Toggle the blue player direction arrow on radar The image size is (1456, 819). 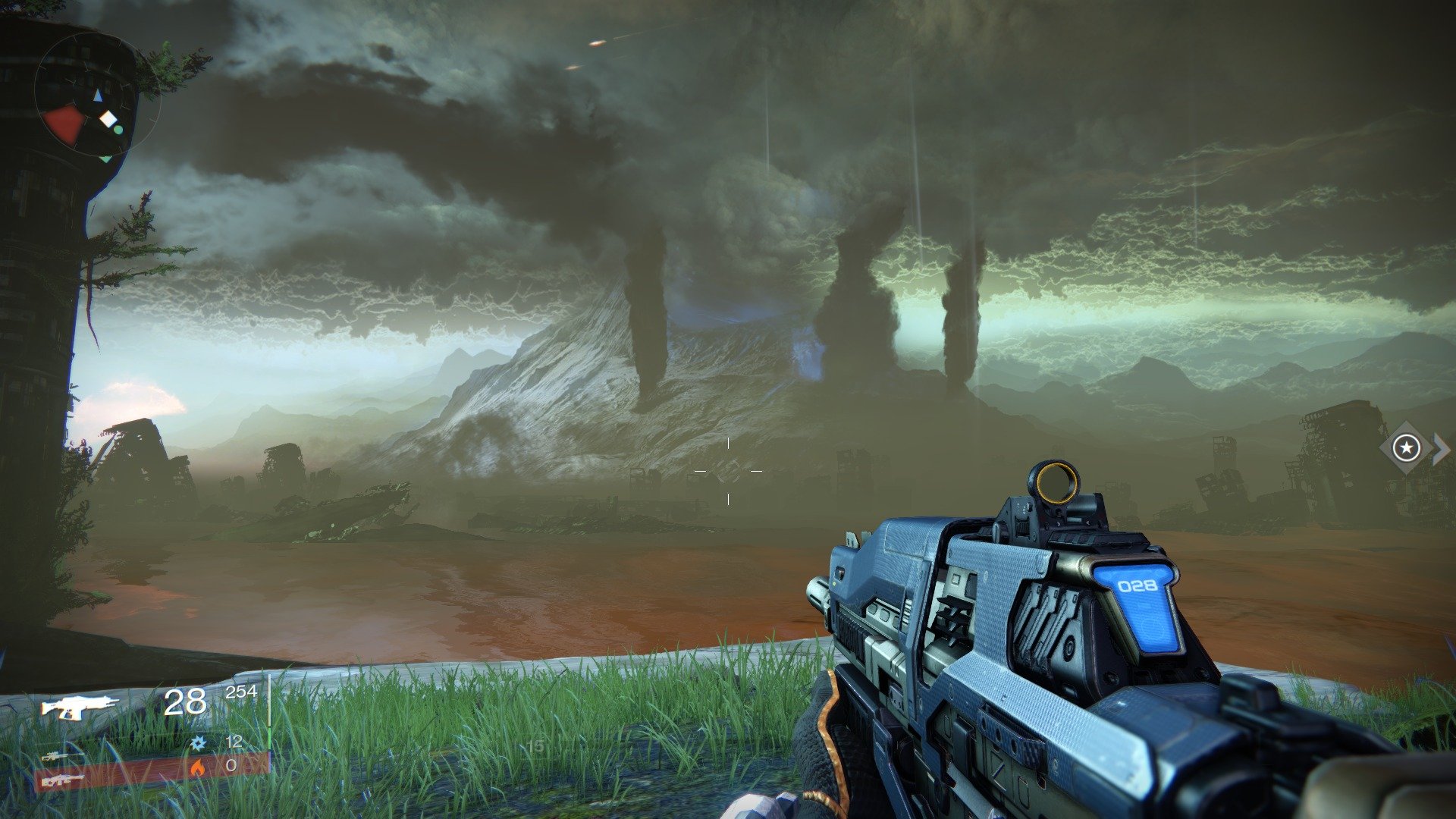click(x=98, y=96)
